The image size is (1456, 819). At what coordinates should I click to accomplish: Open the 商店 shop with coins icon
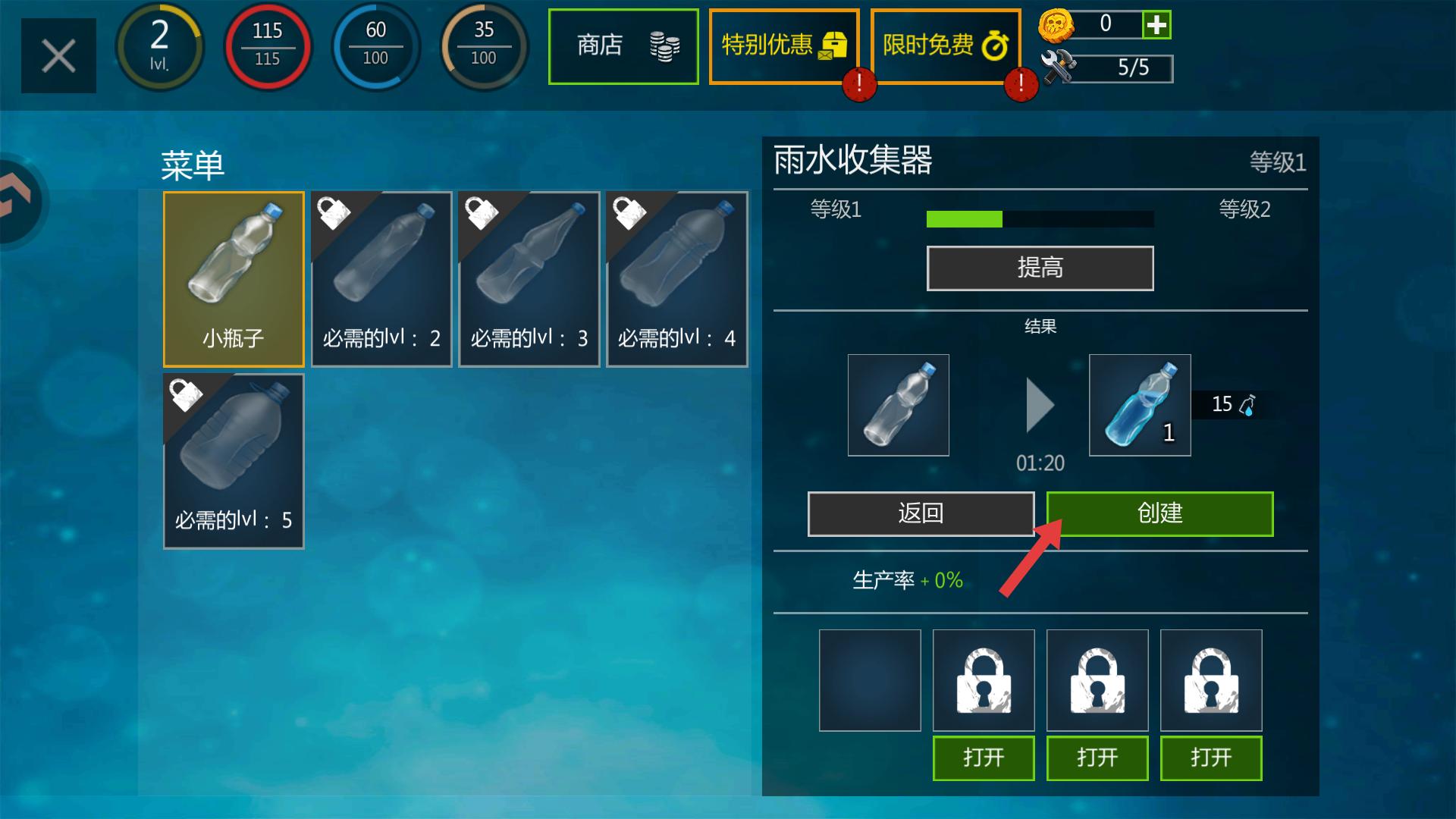click(x=622, y=47)
